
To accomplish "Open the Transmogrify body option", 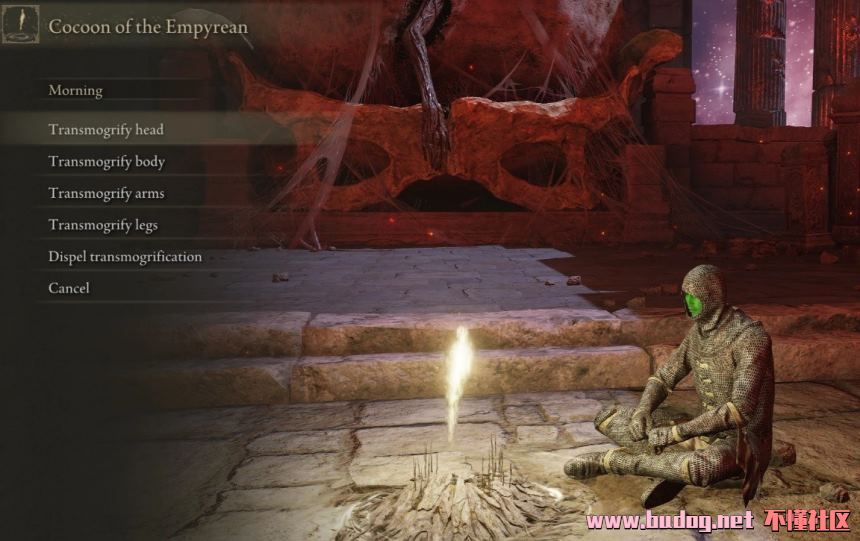I will click(x=107, y=162).
